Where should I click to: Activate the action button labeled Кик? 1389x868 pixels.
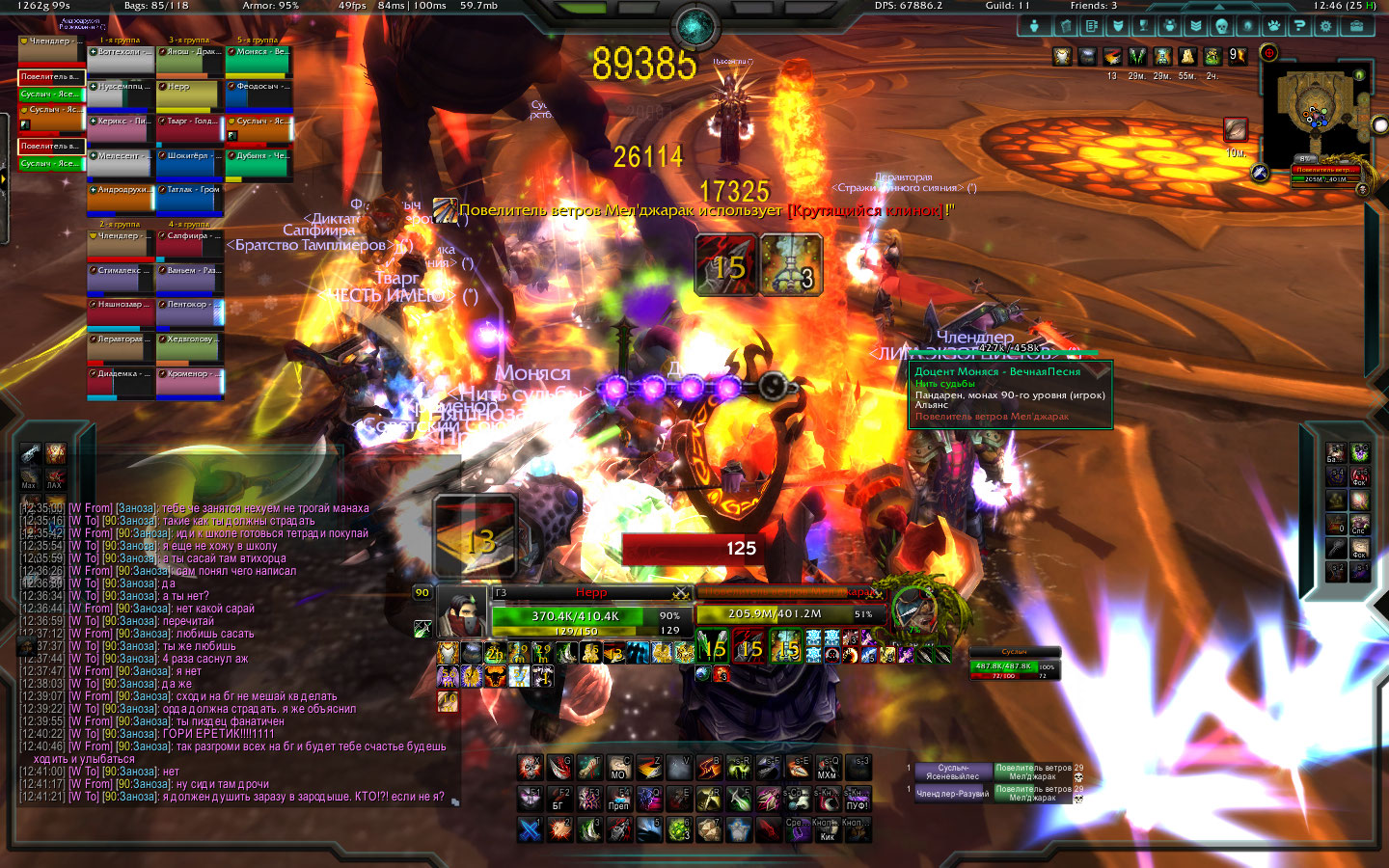click(x=827, y=829)
